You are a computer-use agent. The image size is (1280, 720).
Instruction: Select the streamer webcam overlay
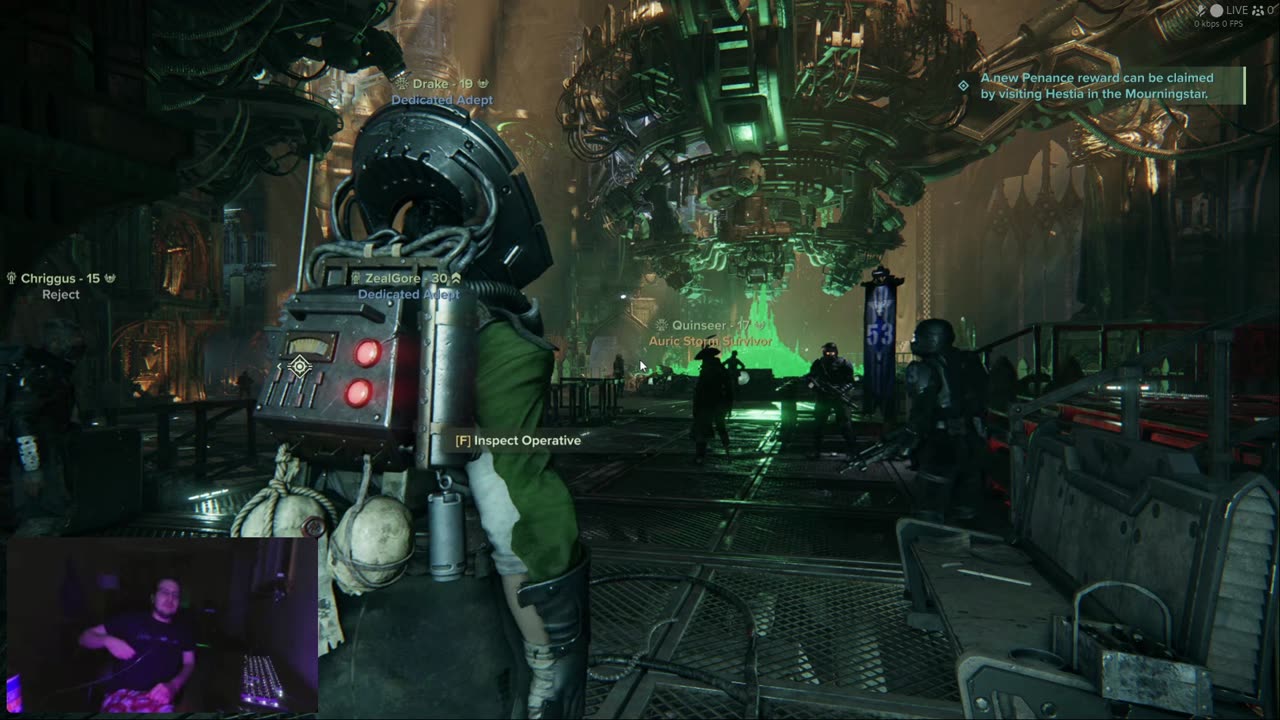(x=162, y=626)
